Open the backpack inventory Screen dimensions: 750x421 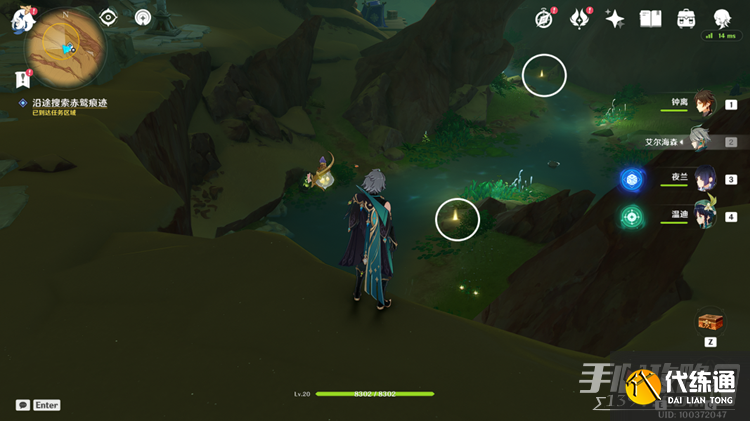[x=686, y=19]
